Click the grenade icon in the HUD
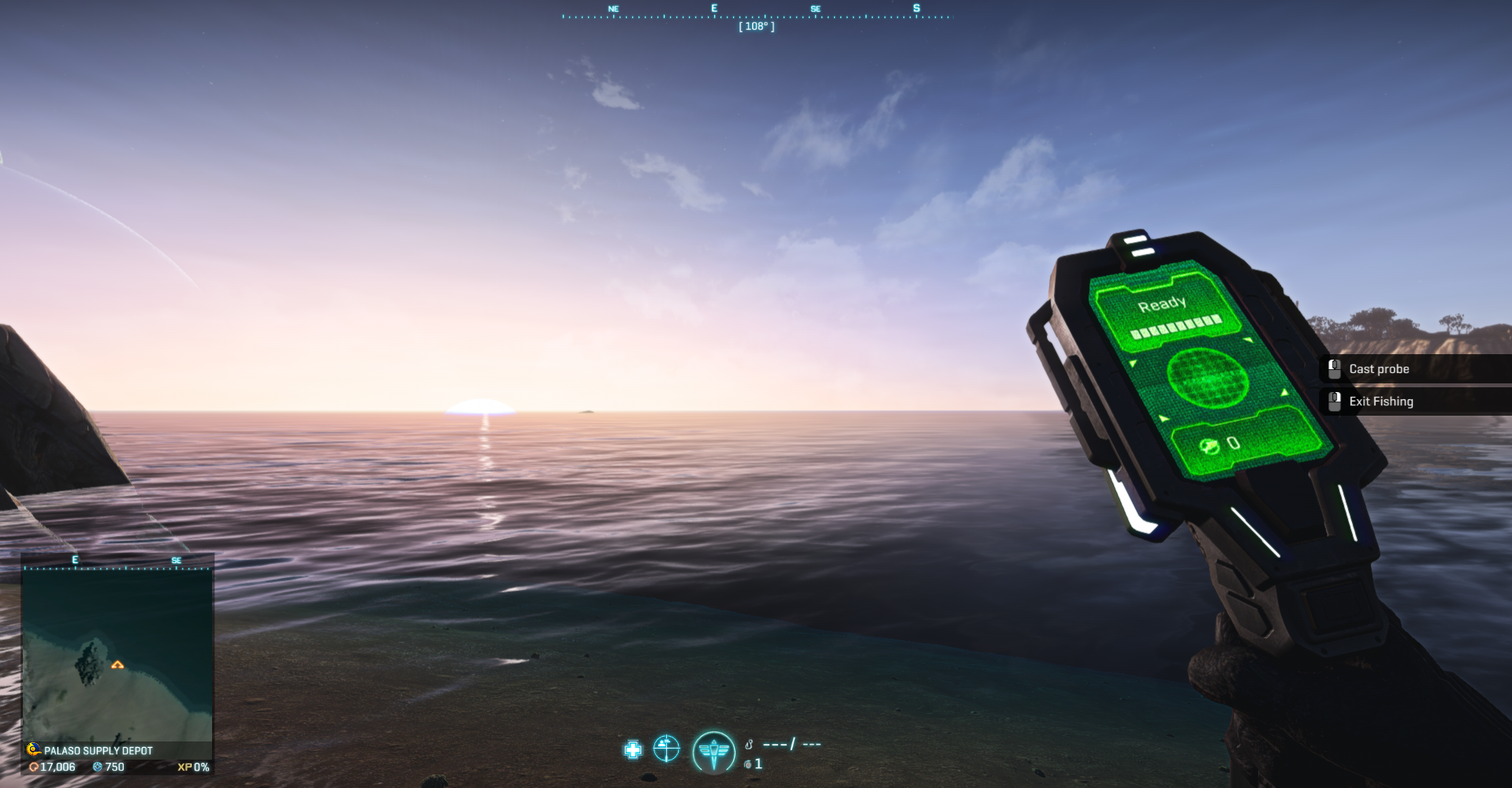This screenshot has width=1512, height=788. [x=748, y=764]
